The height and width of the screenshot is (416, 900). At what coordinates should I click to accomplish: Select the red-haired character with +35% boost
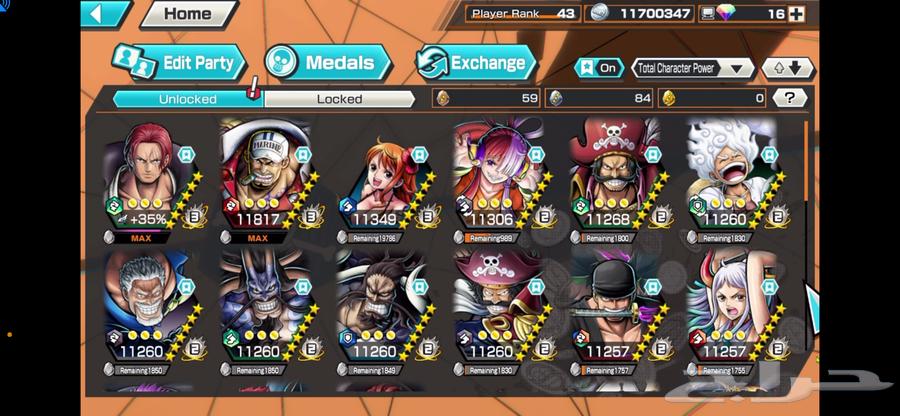click(x=148, y=180)
